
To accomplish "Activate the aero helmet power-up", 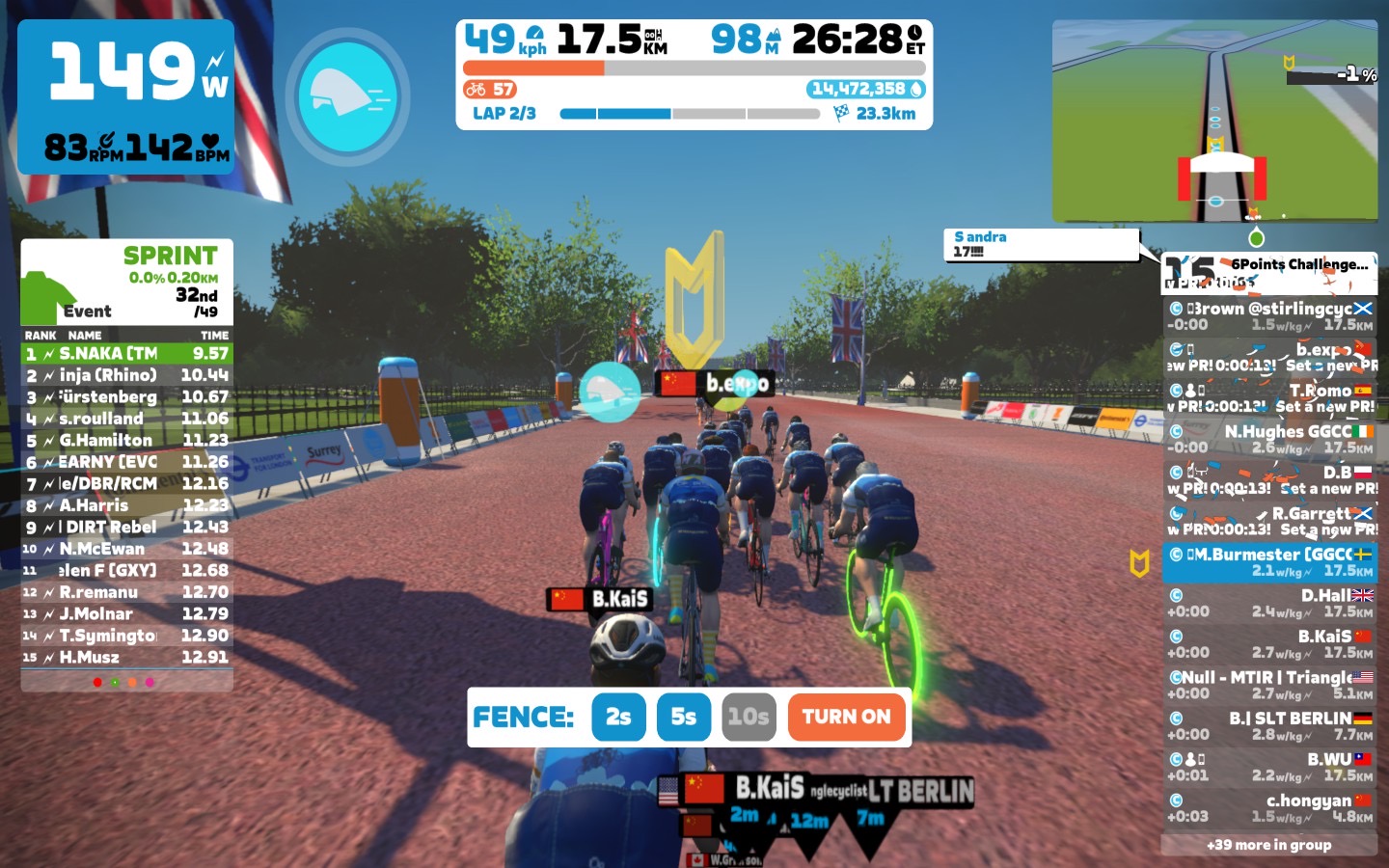I will pos(347,96).
